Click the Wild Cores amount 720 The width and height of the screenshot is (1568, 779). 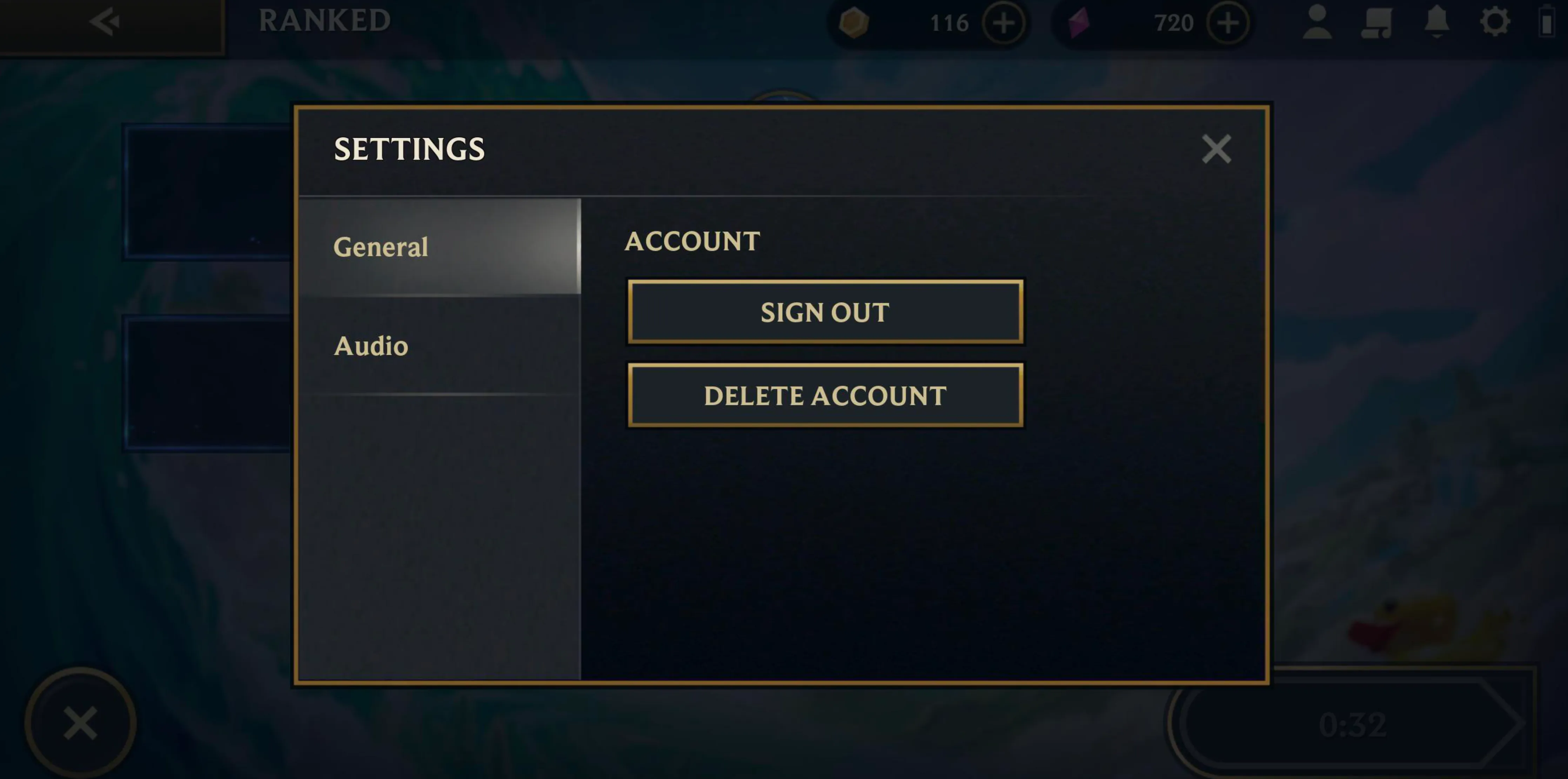1175,23
